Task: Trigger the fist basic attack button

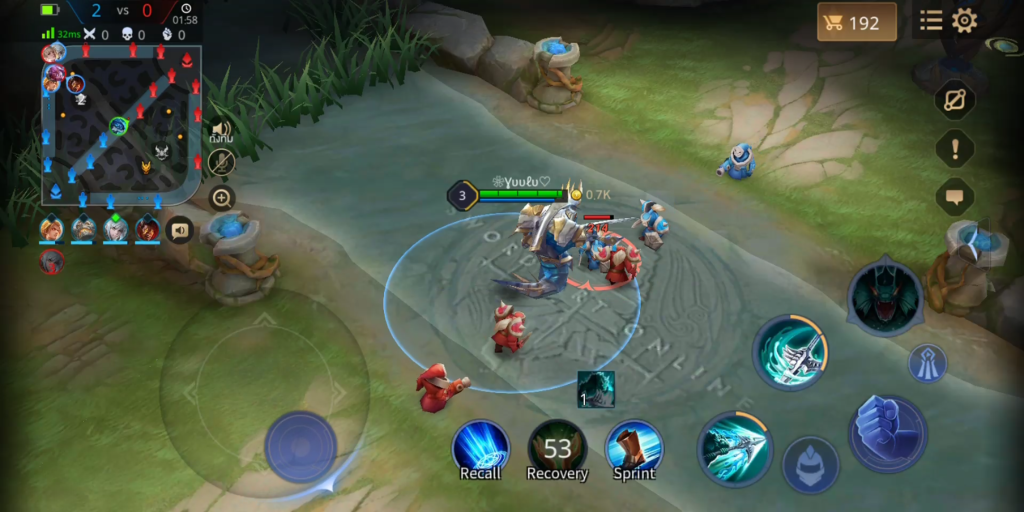Action: [x=888, y=433]
